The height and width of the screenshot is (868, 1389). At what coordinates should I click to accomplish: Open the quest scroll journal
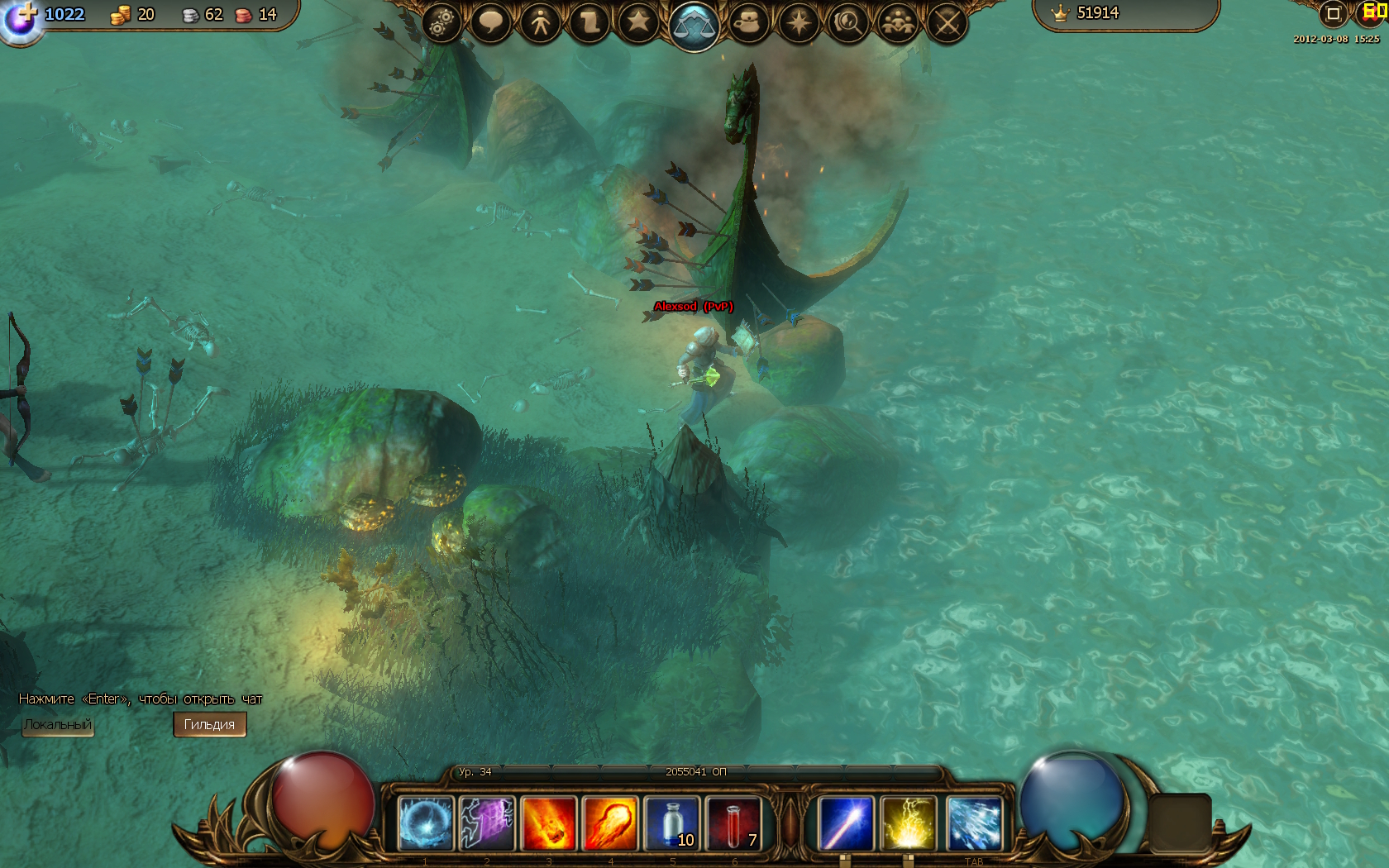(x=589, y=22)
